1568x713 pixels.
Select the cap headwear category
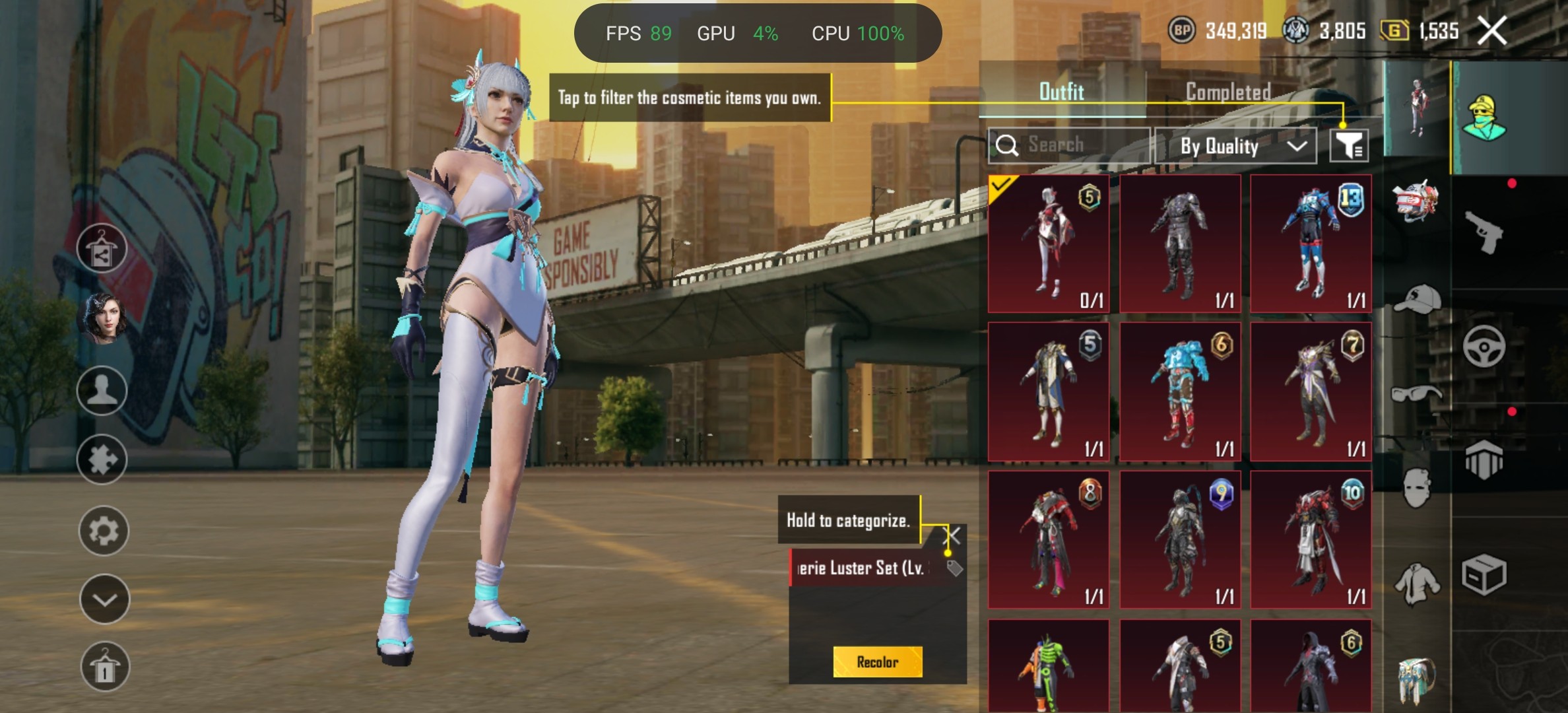(1417, 300)
